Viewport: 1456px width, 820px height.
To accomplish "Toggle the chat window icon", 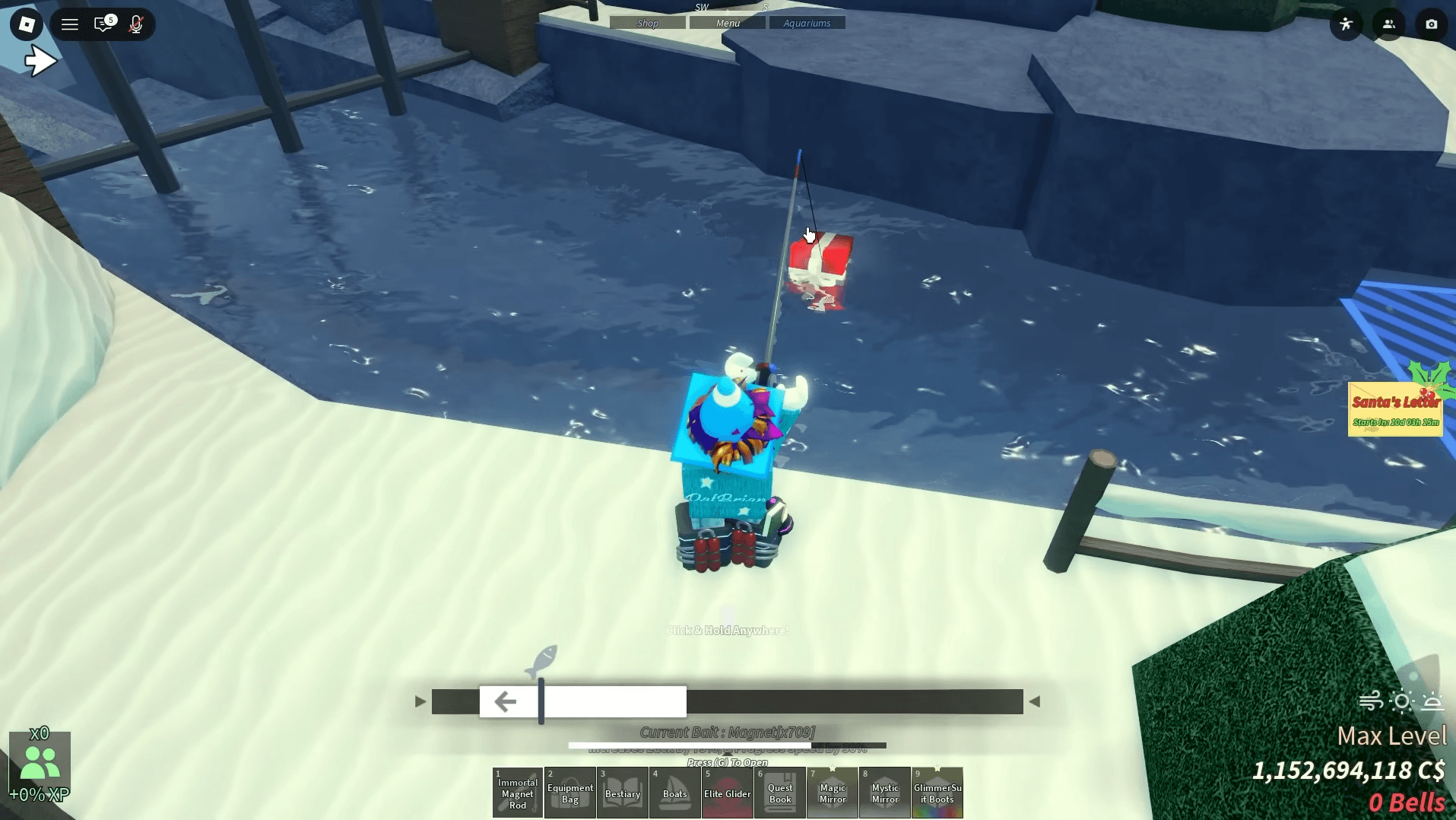I will (103, 24).
